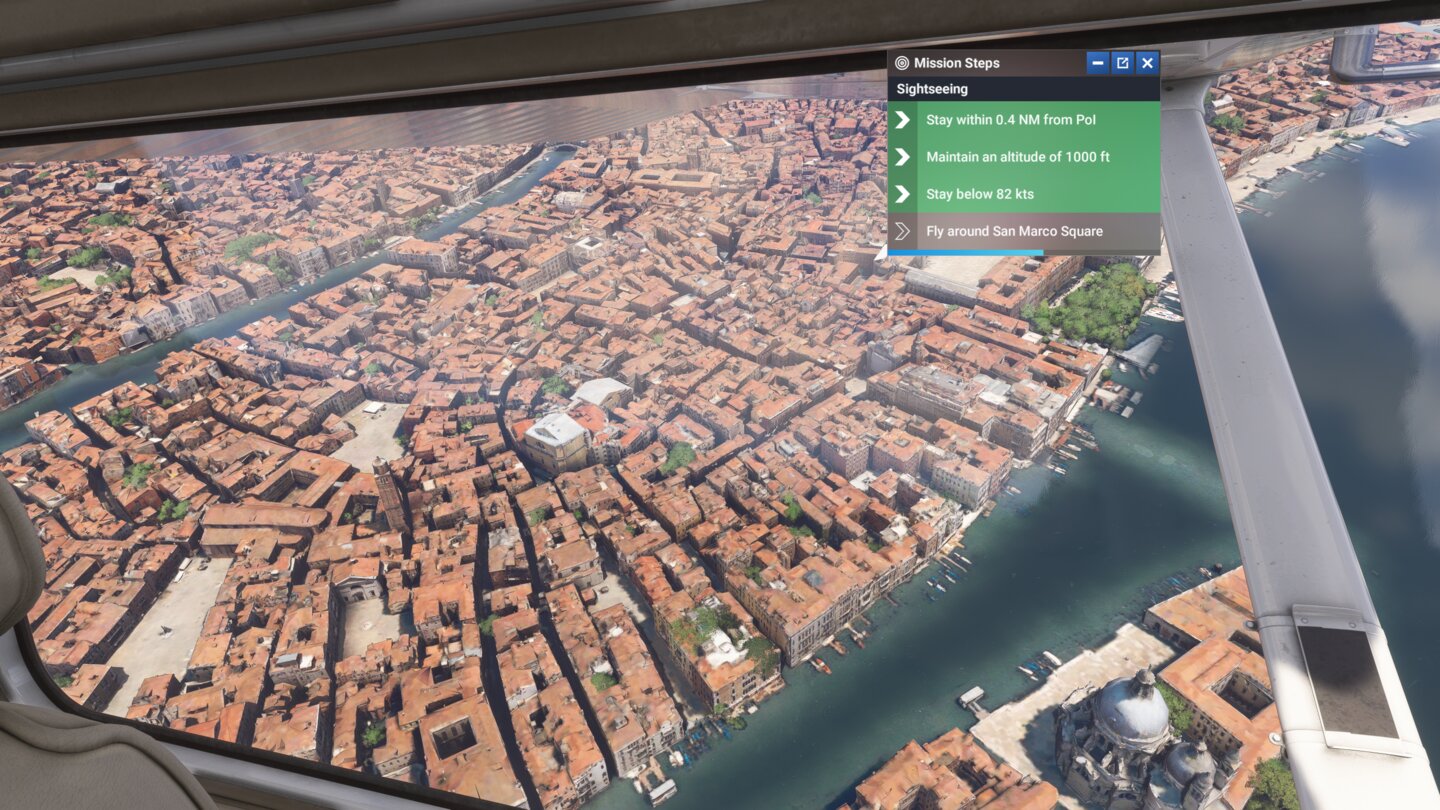The width and height of the screenshot is (1440, 810).
Task: Click the active 'Fly around San Marco Square' step
Action: (x=1015, y=231)
